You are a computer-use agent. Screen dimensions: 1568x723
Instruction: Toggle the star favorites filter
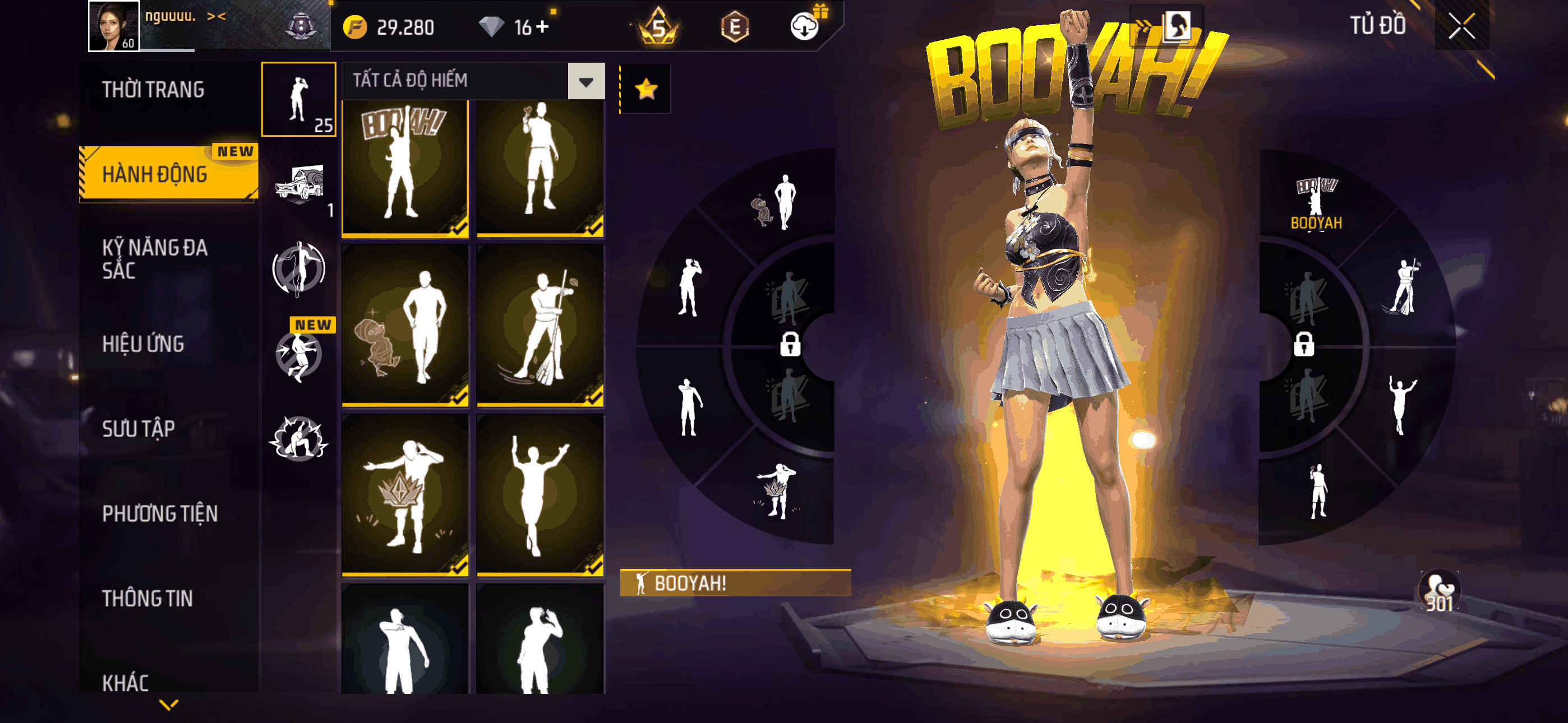pyautogui.click(x=646, y=90)
